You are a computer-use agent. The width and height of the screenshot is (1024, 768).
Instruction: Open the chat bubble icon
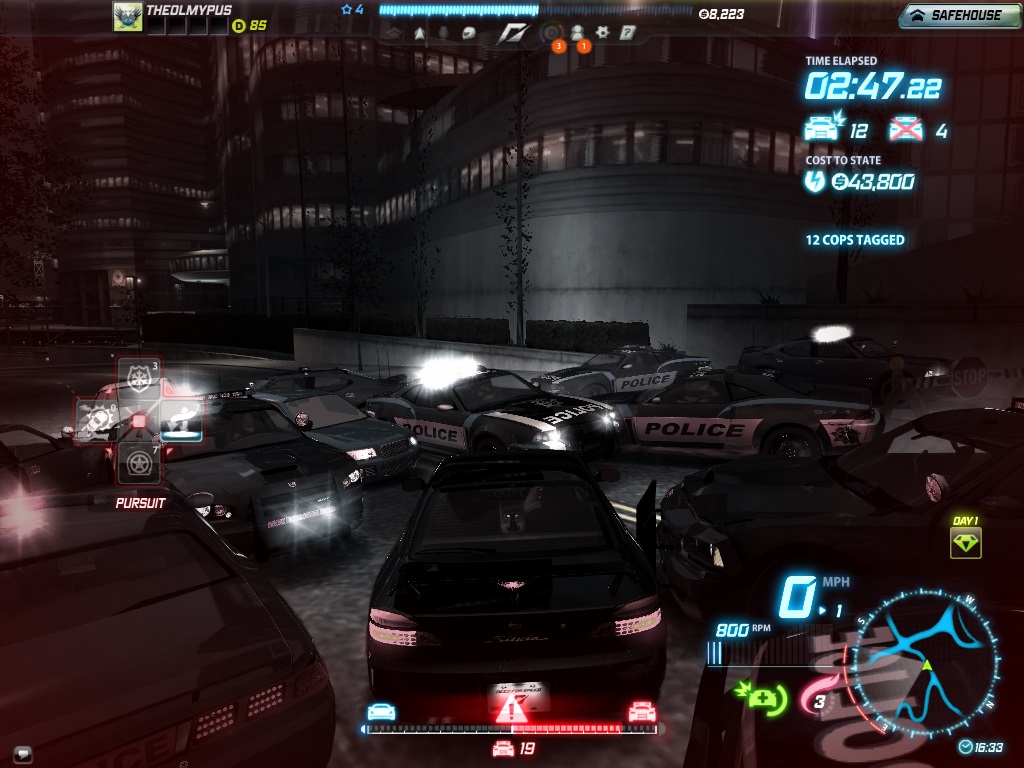point(22,753)
